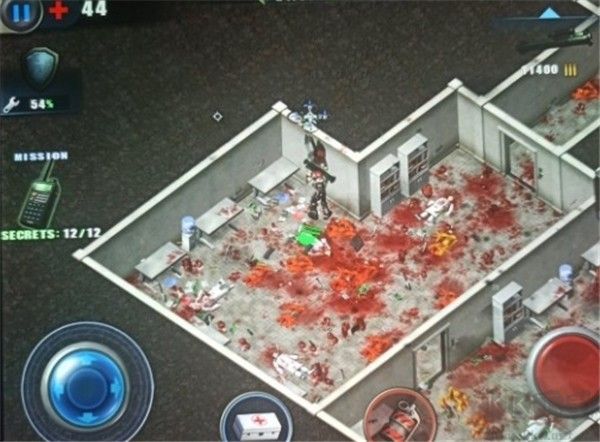Pause the game with the pause button

pos(23,11)
